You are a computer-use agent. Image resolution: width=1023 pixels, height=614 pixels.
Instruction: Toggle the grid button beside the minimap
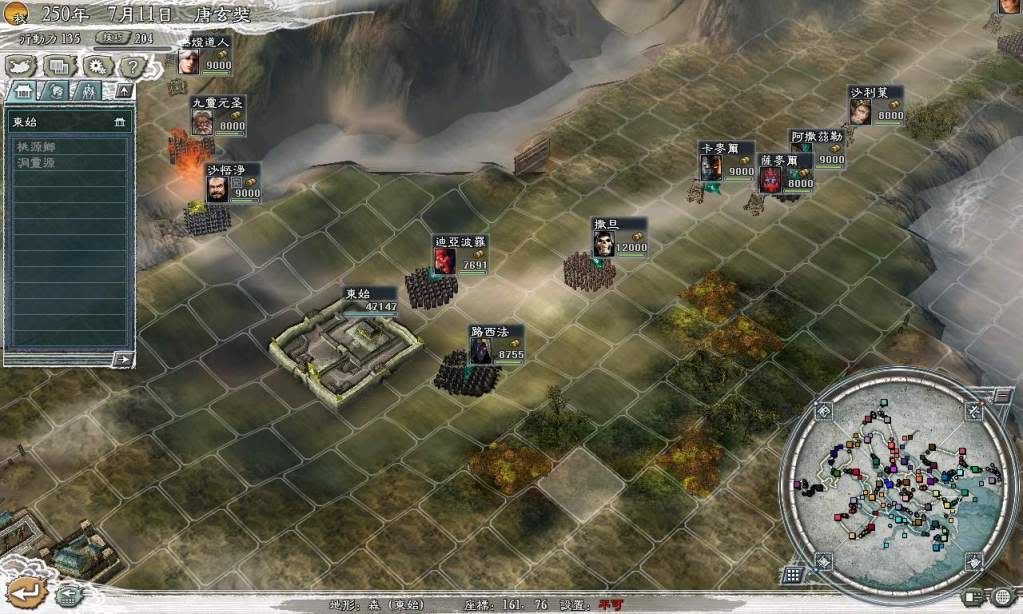(x=793, y=574)
